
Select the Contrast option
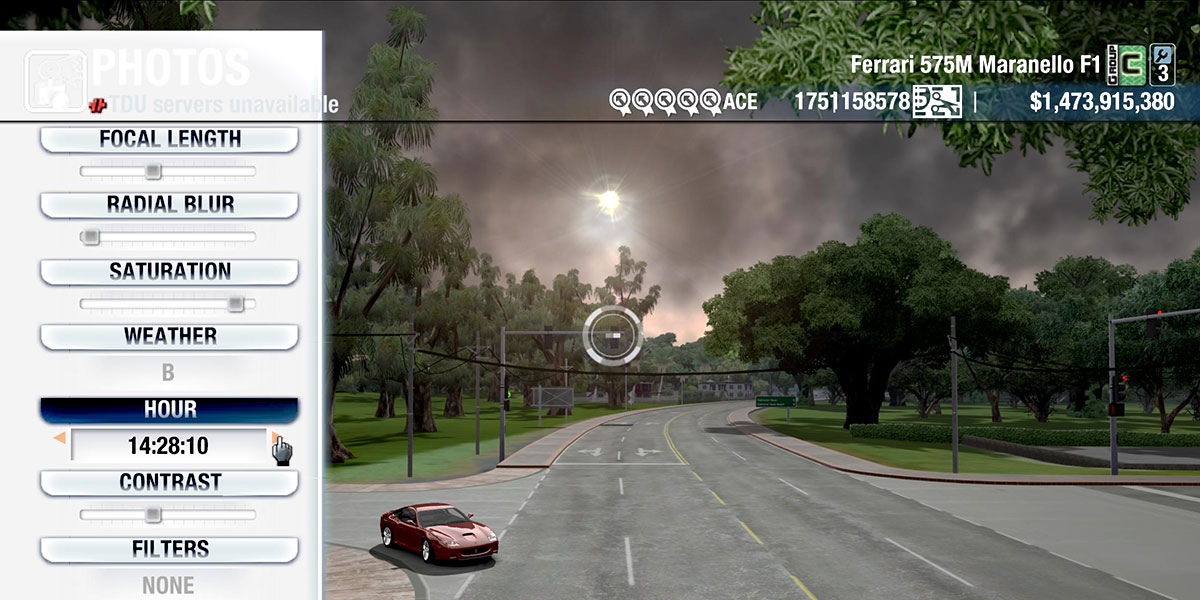tap(169, 482)
